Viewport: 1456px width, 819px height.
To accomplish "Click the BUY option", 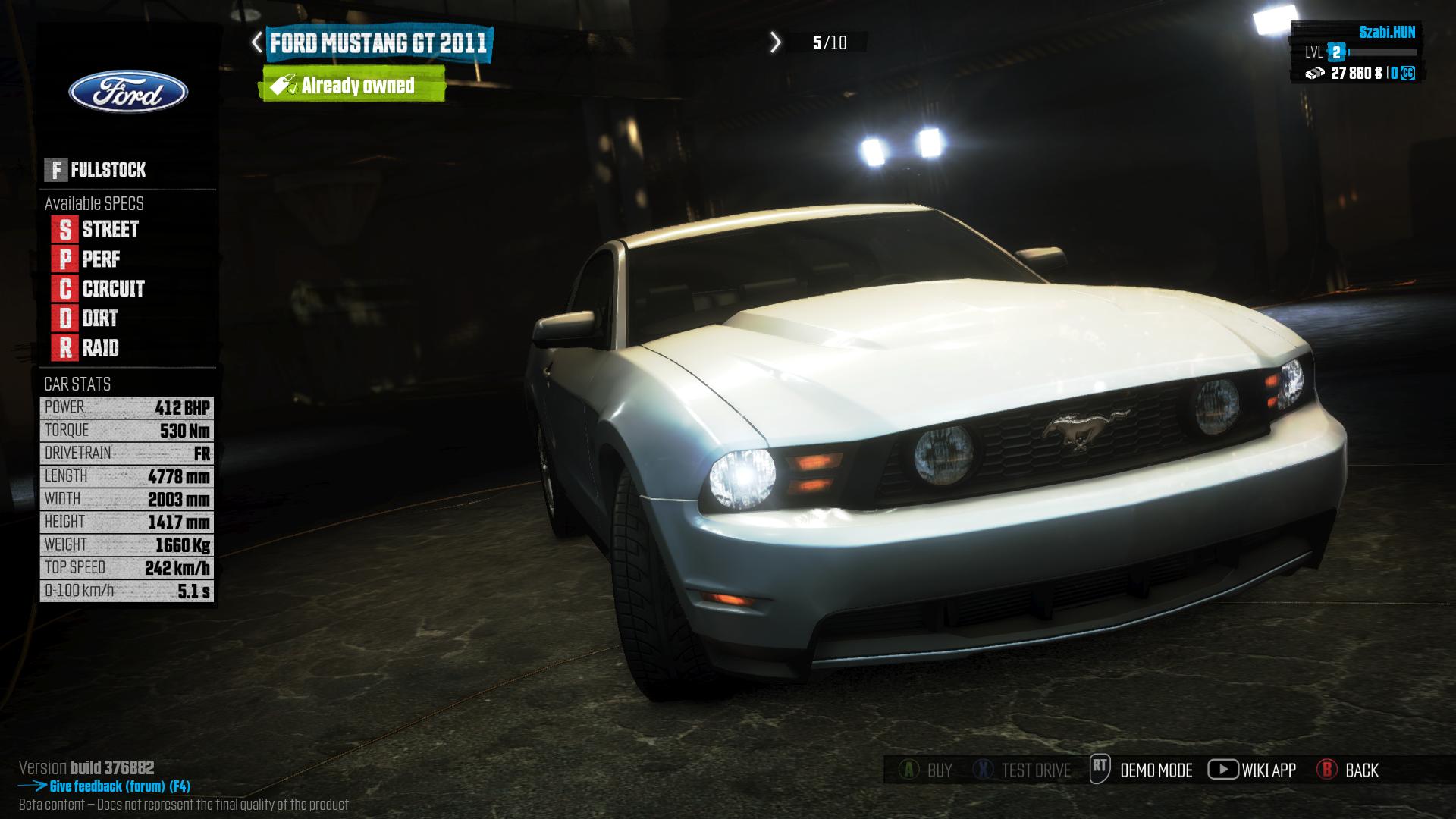I will coord(926,770).
